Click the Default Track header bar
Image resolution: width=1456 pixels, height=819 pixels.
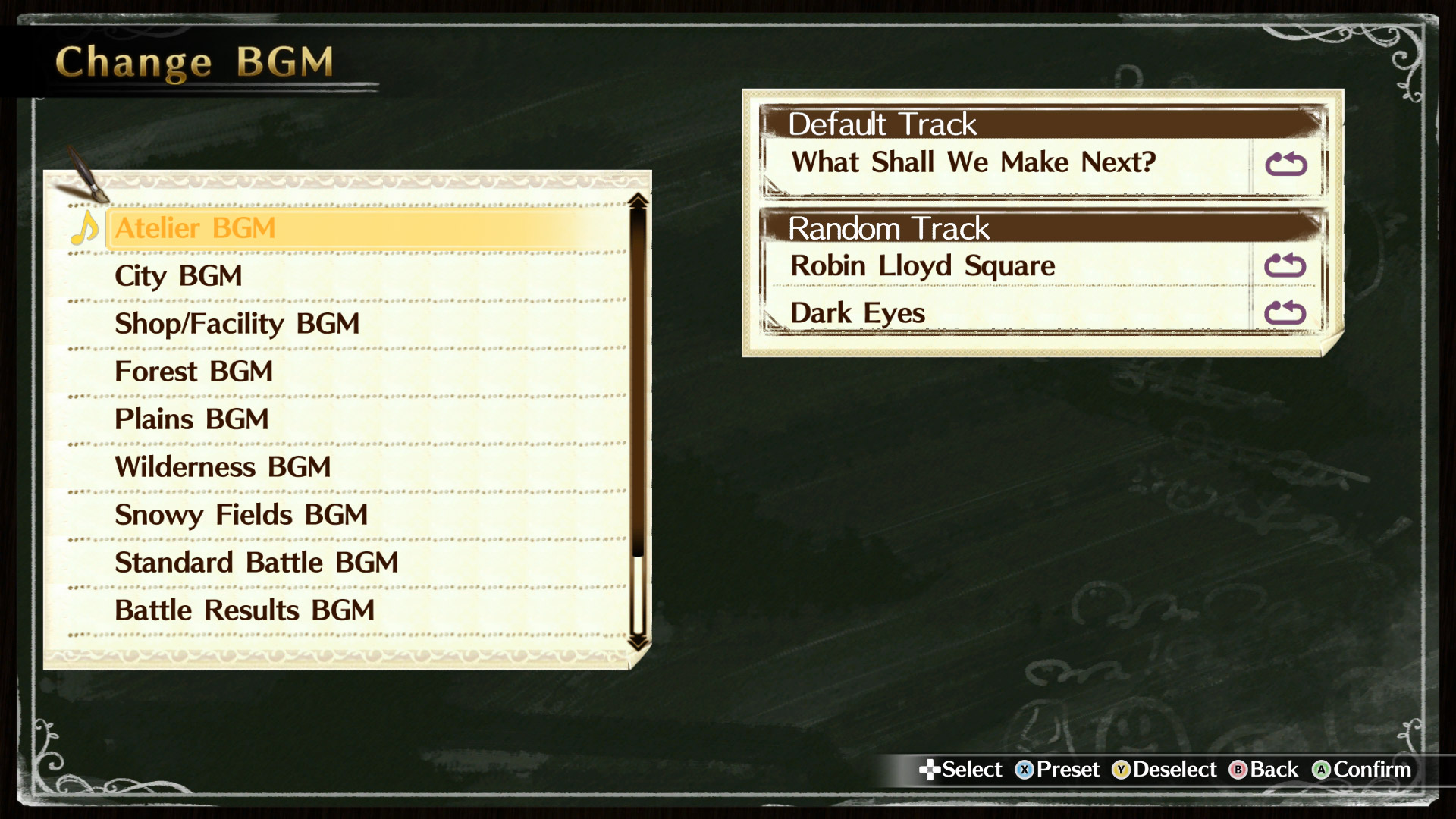click(x=882, y=124)
